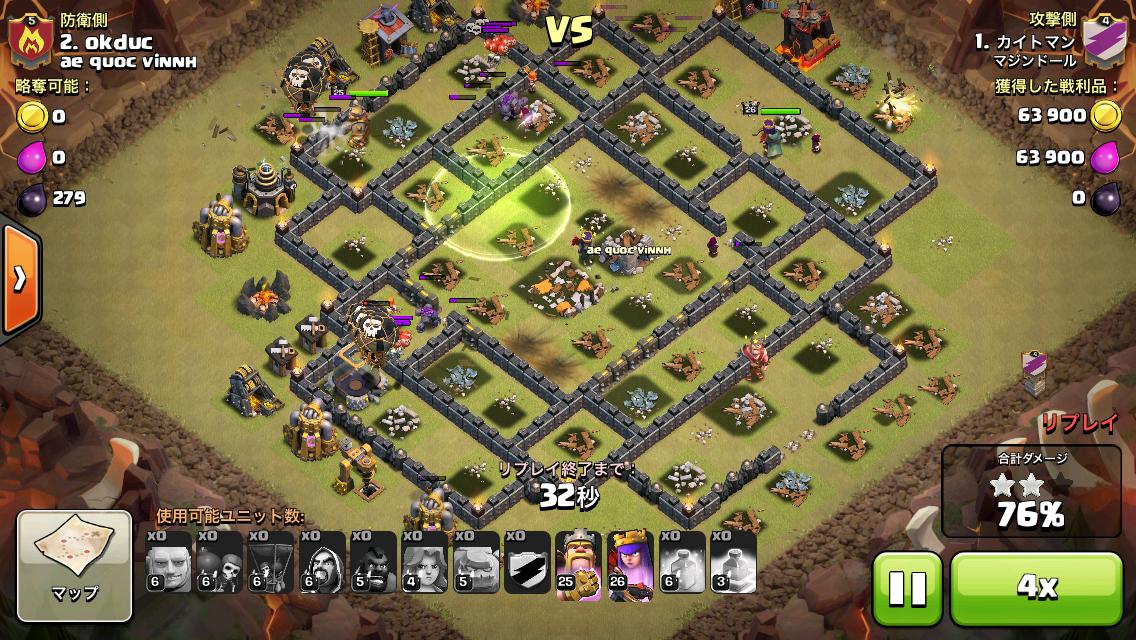Select the Giant troop slot

[168, 563]
